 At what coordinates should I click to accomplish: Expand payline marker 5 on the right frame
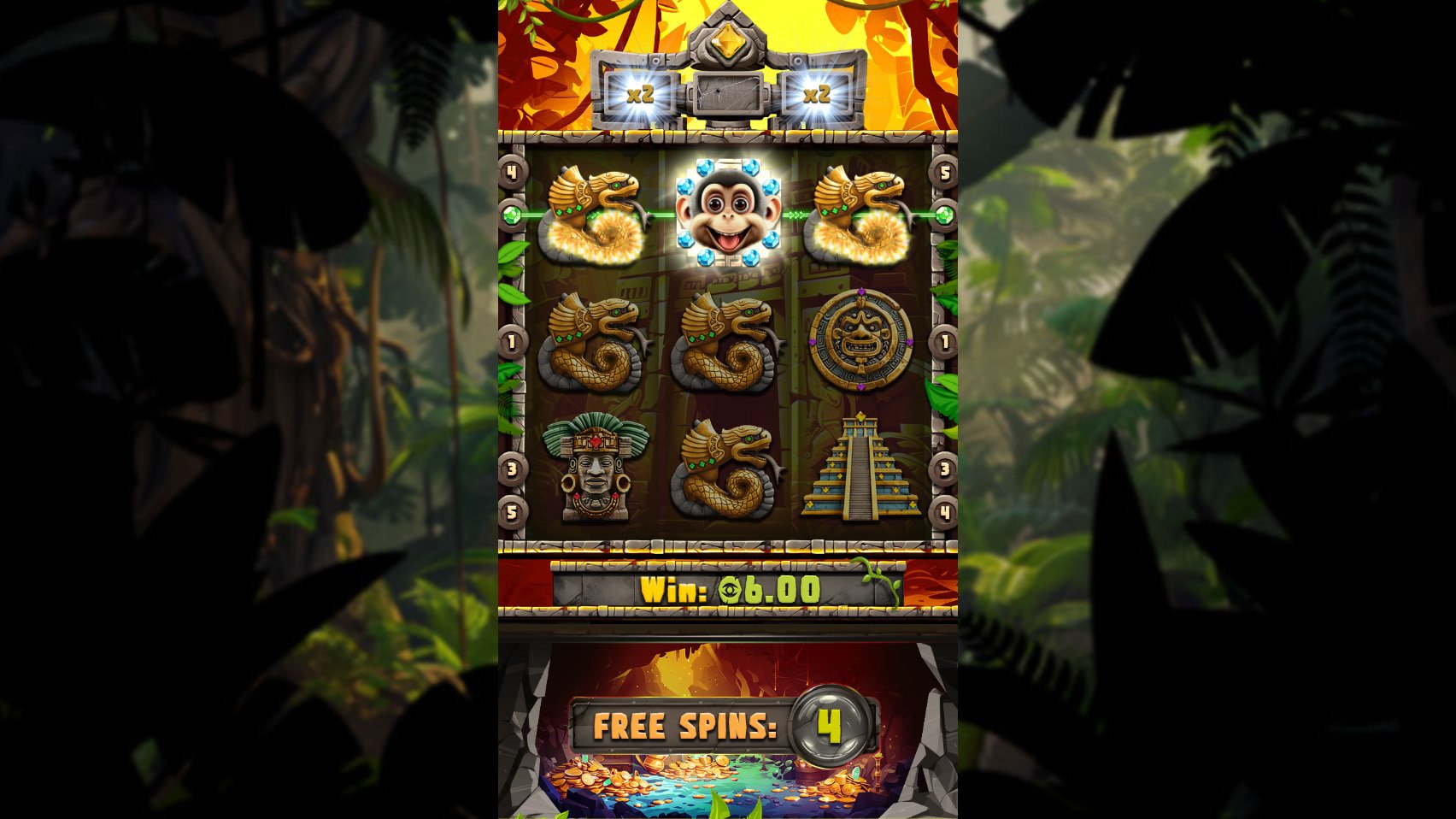point(944,172)
